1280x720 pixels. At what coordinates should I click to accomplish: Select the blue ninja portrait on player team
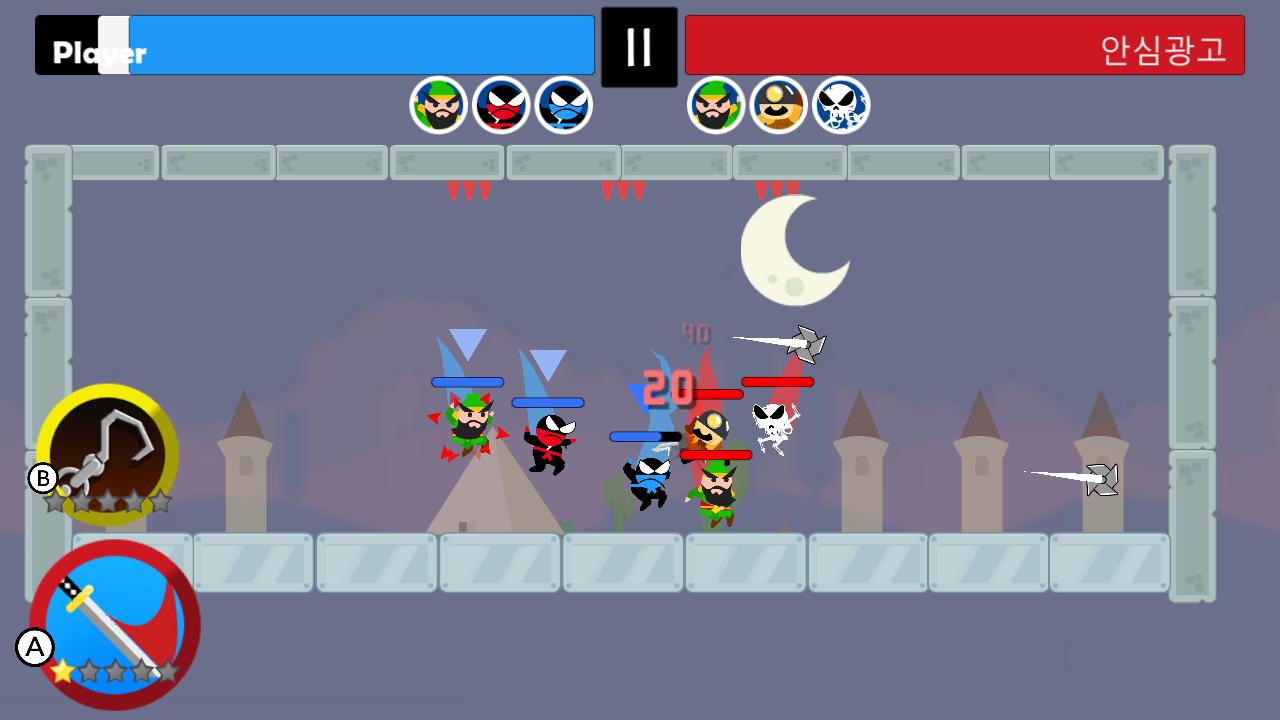point(563,105)
